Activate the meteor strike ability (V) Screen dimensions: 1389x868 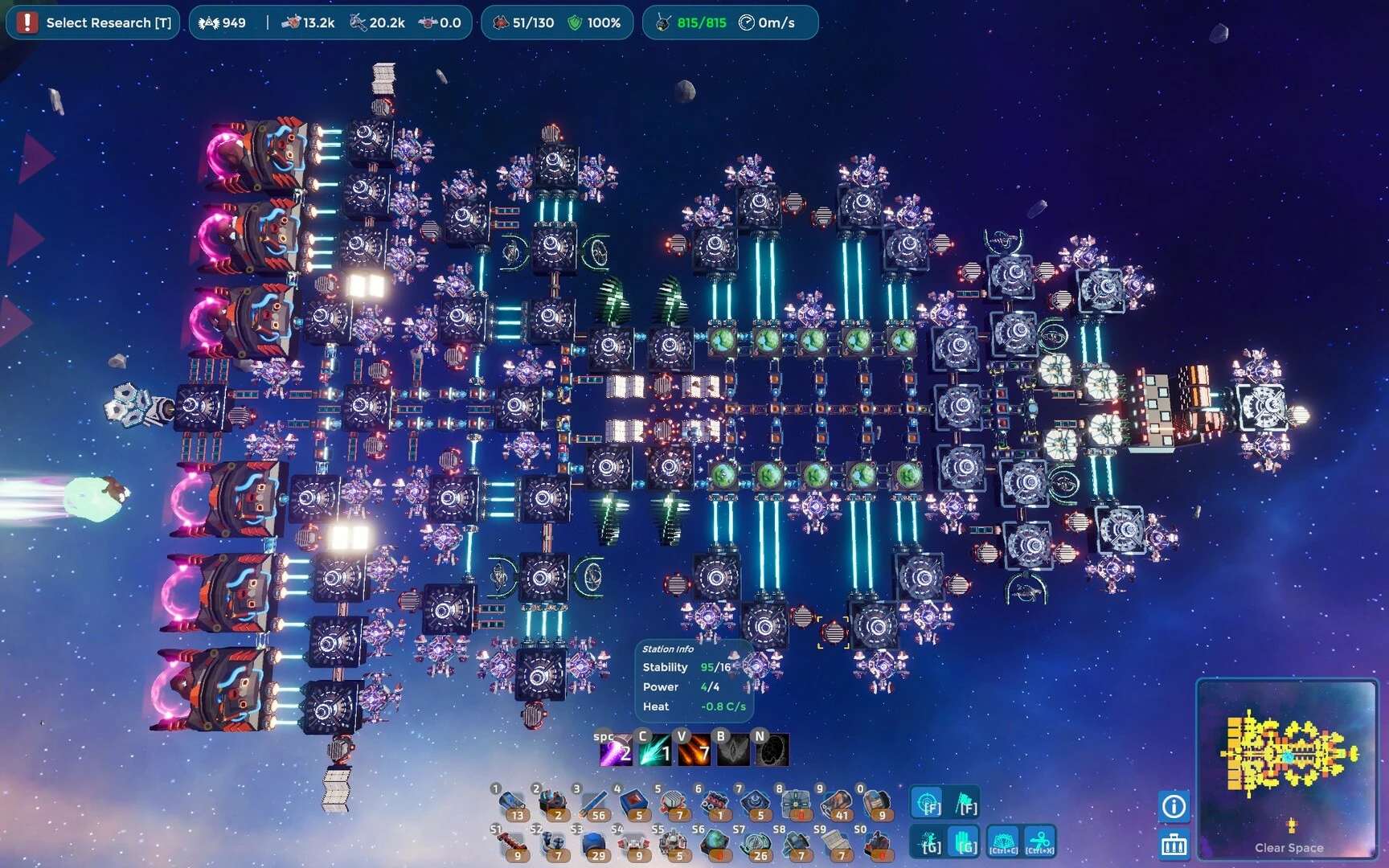(x=693, y=749)
